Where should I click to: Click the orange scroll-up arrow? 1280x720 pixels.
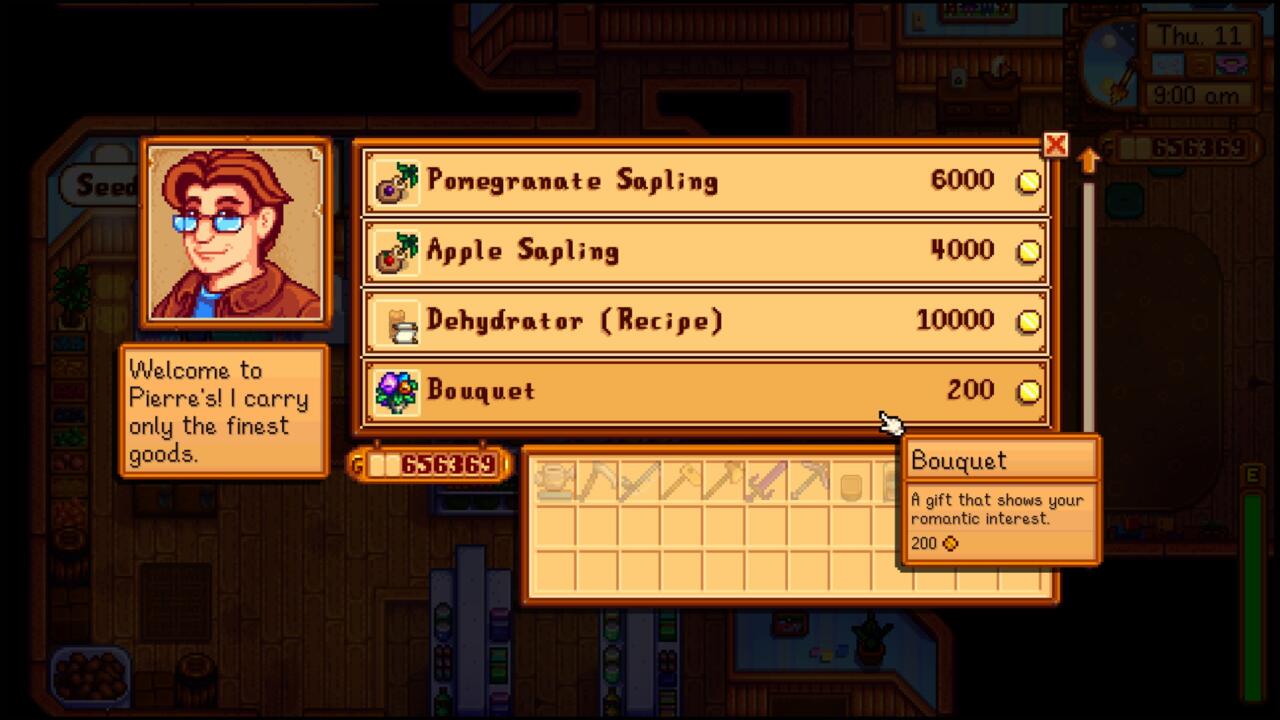1089,160
